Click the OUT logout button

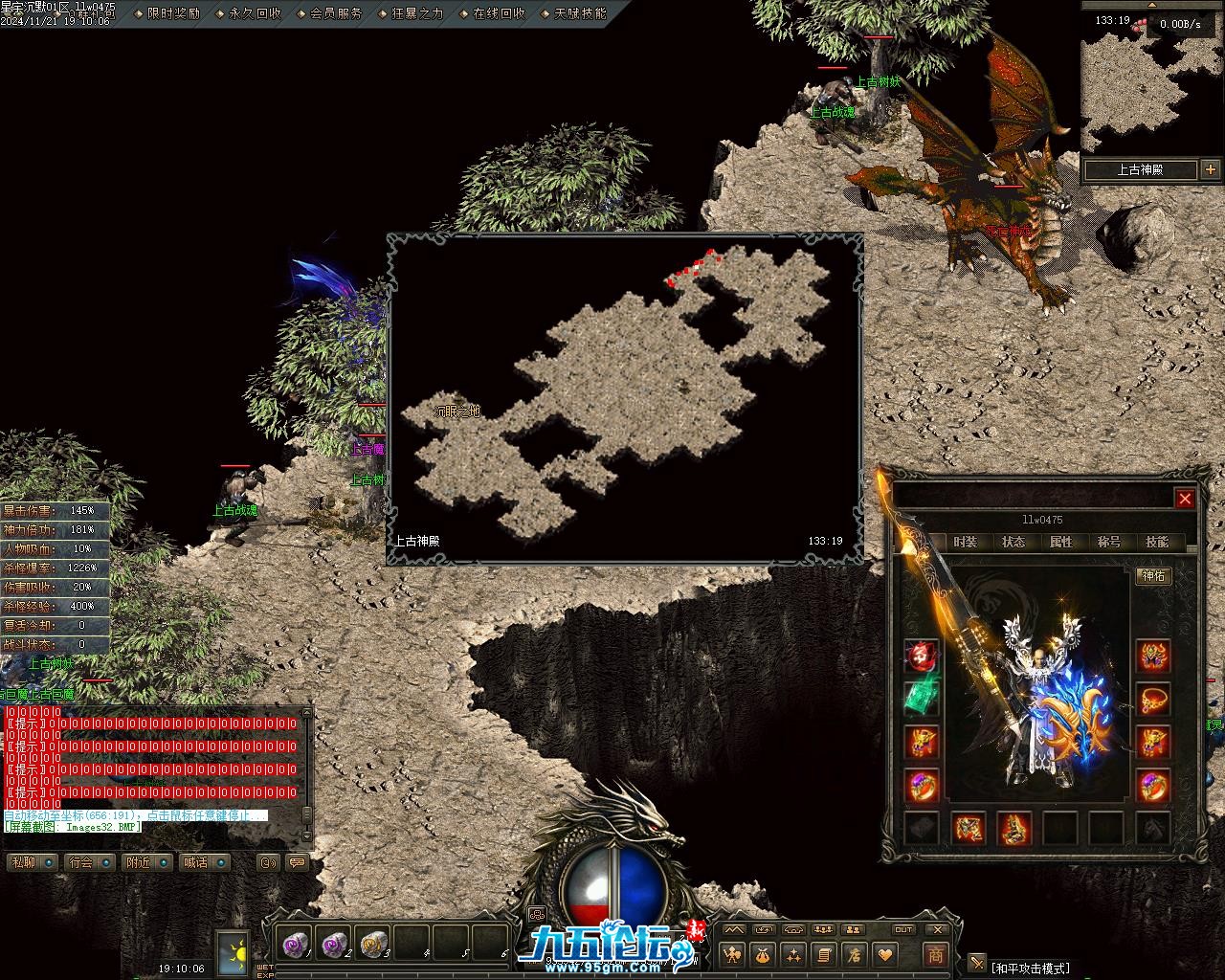pos(903,929)
